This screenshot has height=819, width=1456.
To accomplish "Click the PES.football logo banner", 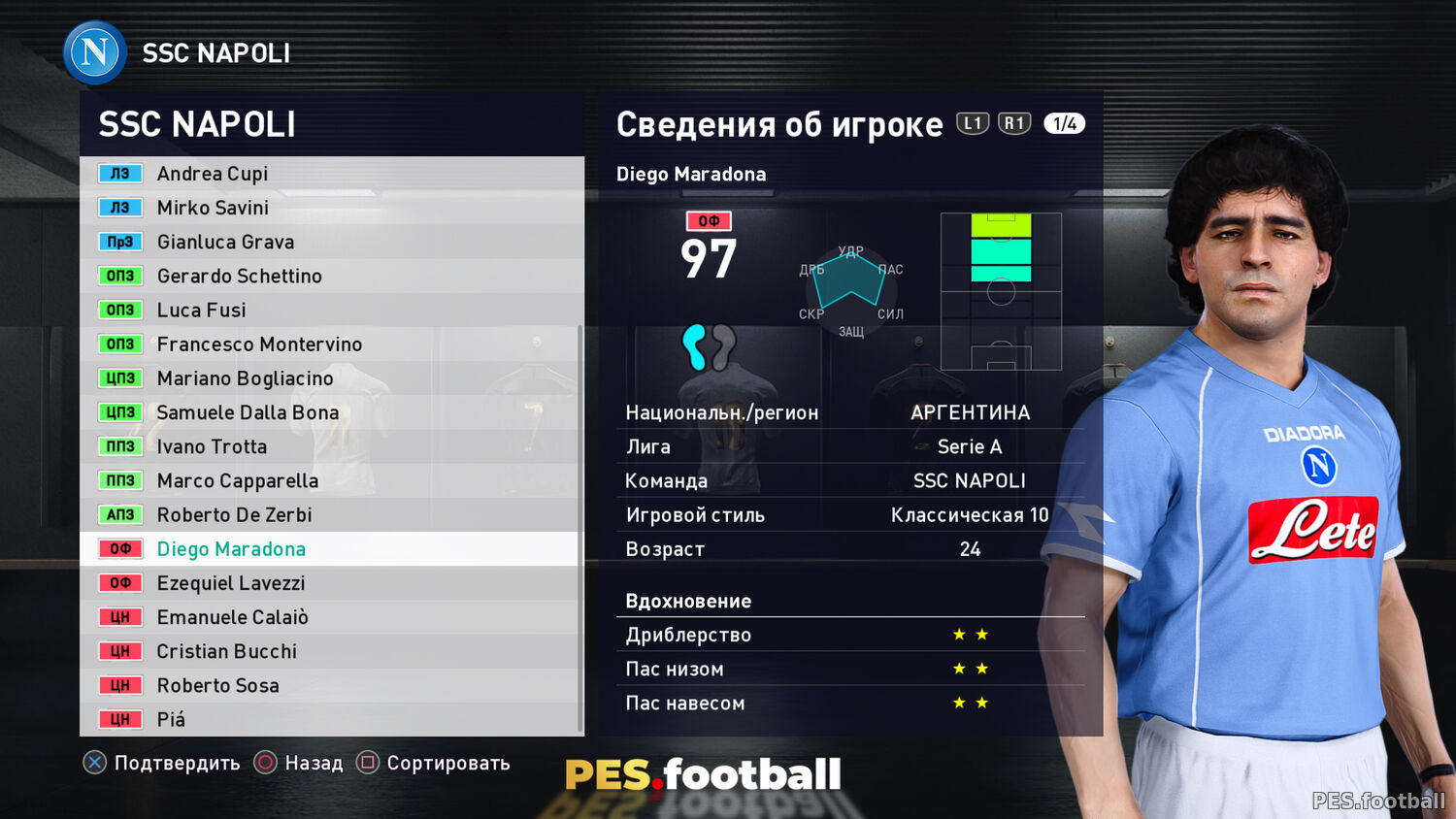I will pos(703,774).
